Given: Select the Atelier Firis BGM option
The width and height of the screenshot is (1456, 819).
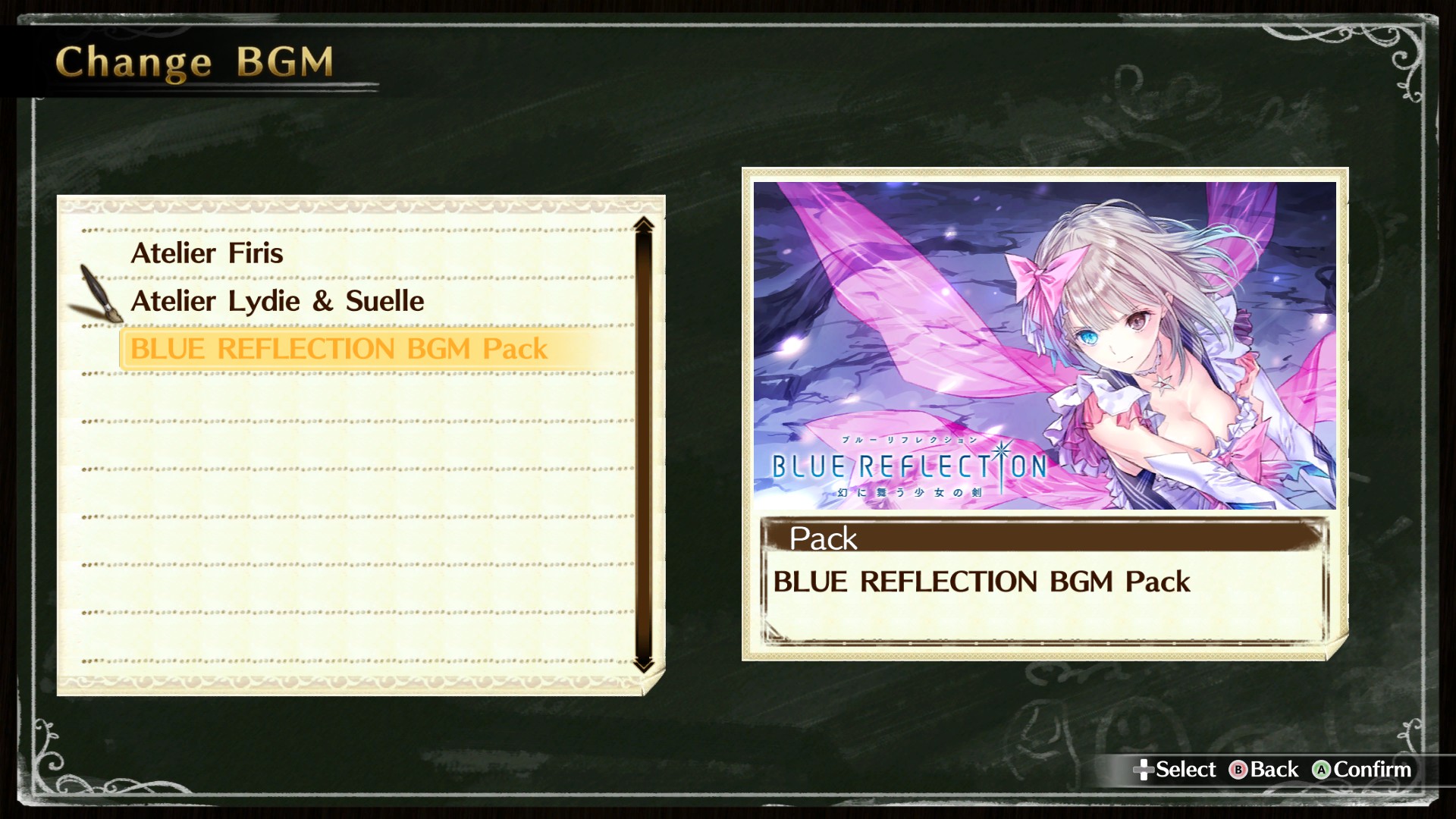Looking at the screenshot, I should [207, 253].
